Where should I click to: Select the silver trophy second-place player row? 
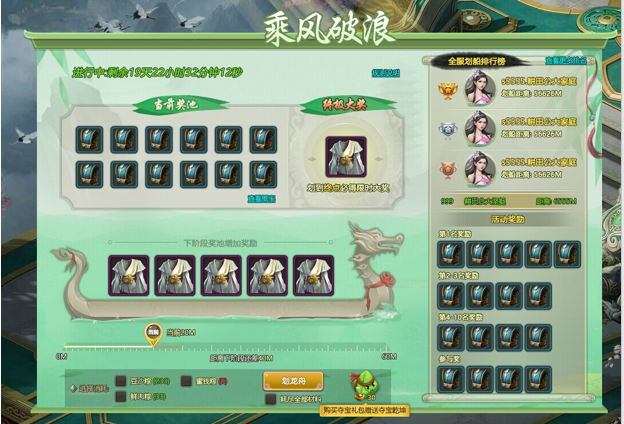(510, 129)
